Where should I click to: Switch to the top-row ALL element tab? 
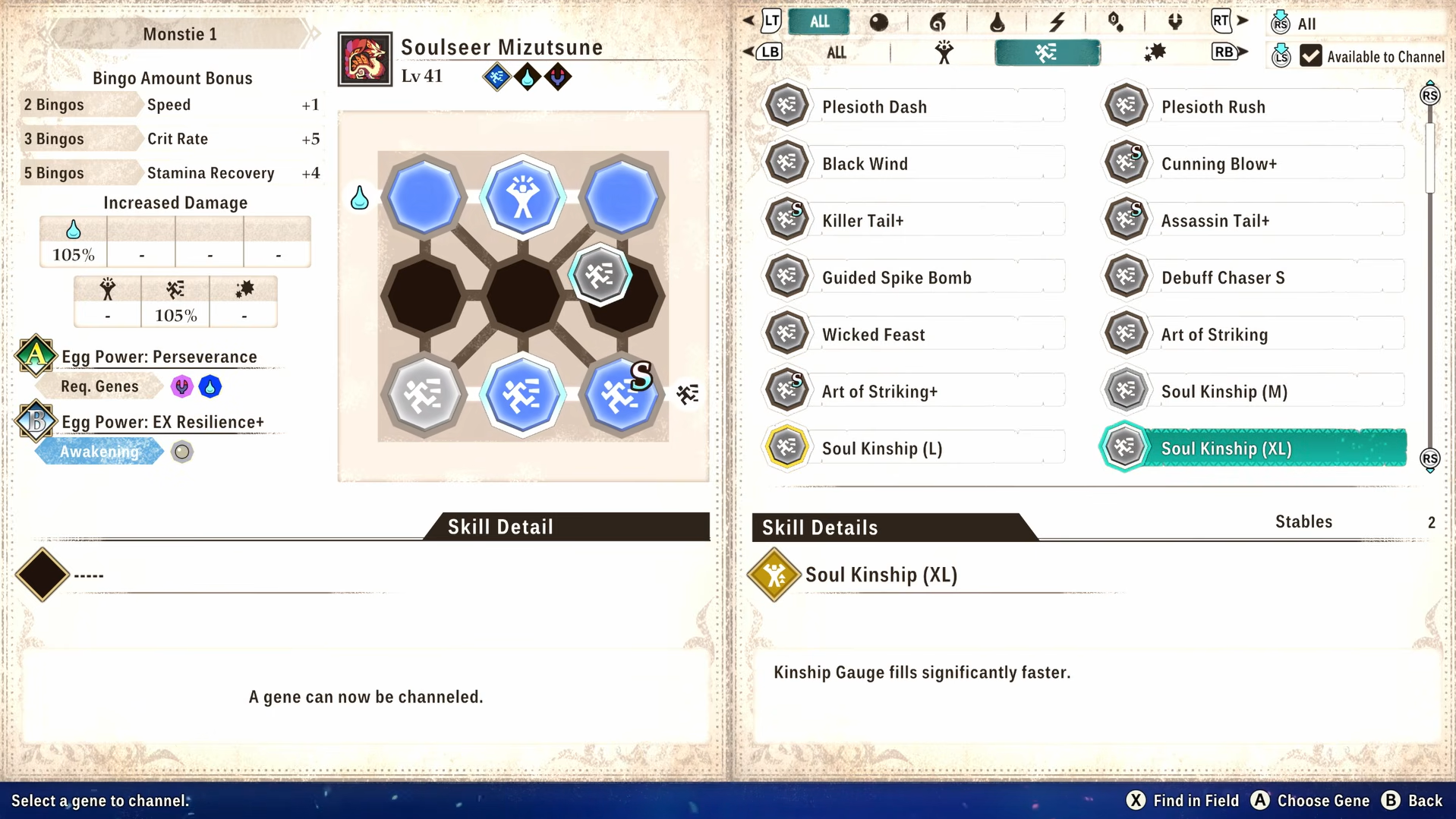coord(819,22)
